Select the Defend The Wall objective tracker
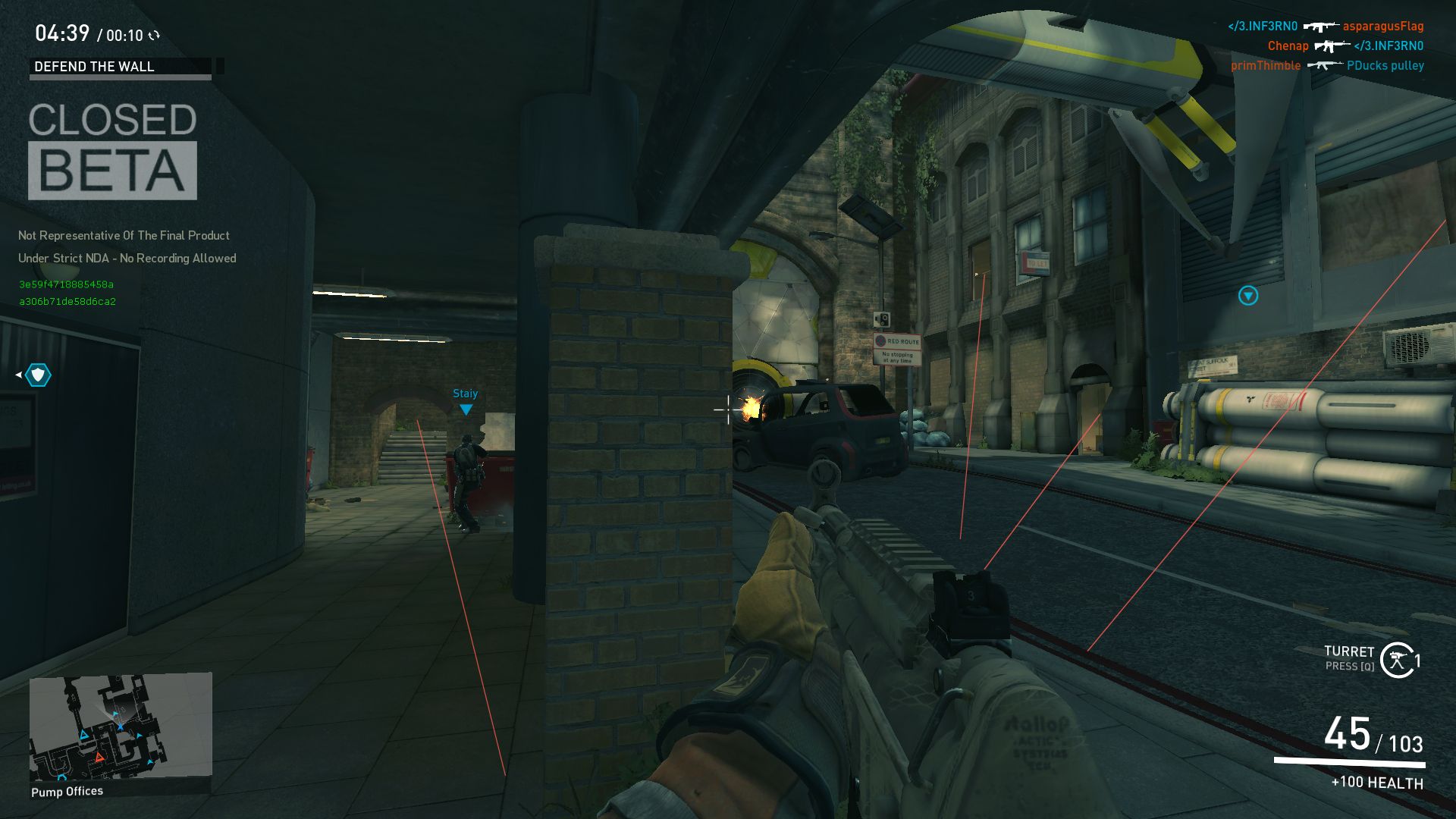This screenshot has height=819, width=1456. pyautogui.click(x=121, y=67)
